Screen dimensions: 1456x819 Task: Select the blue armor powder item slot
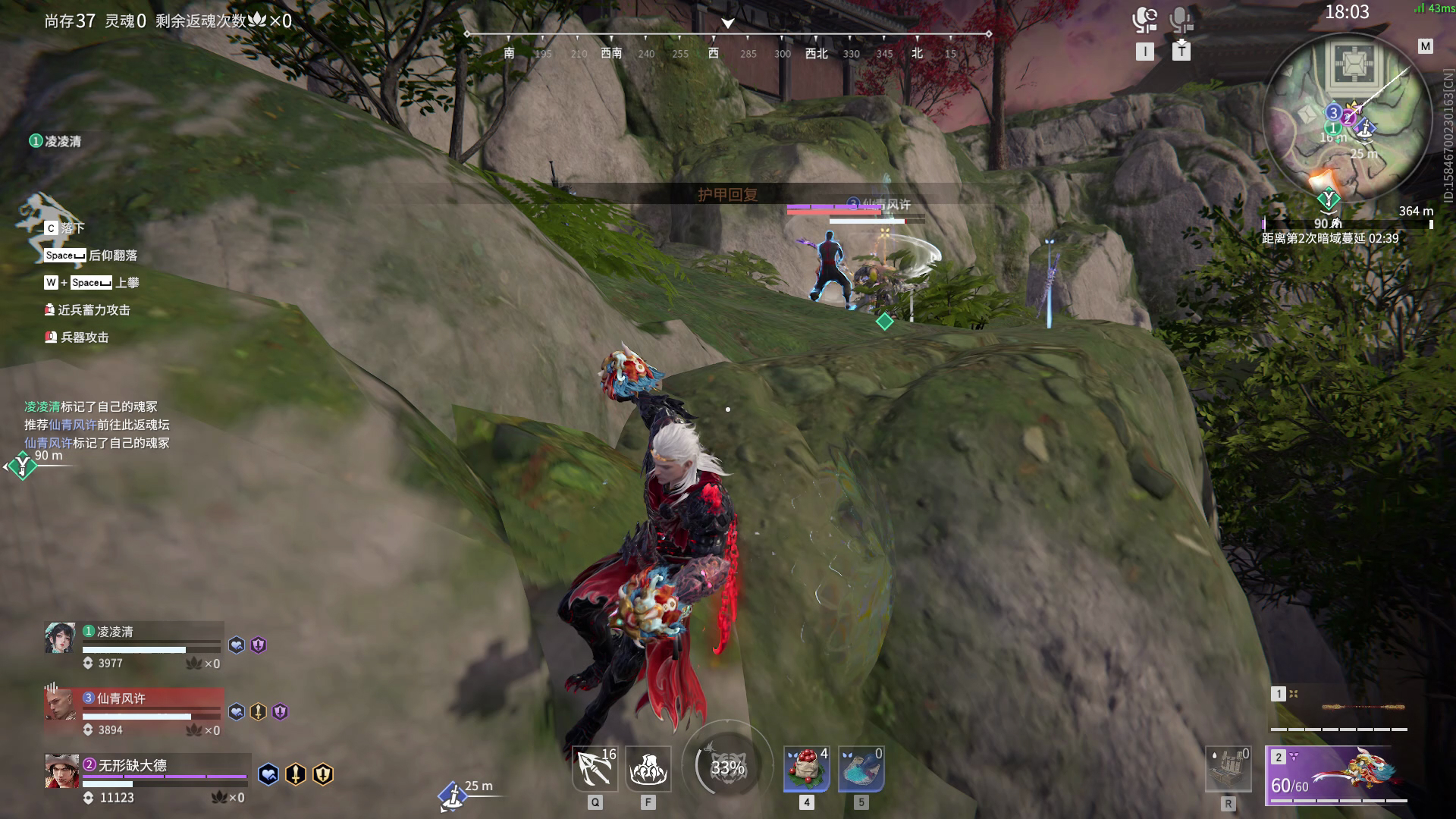click(x=861, y=769)
